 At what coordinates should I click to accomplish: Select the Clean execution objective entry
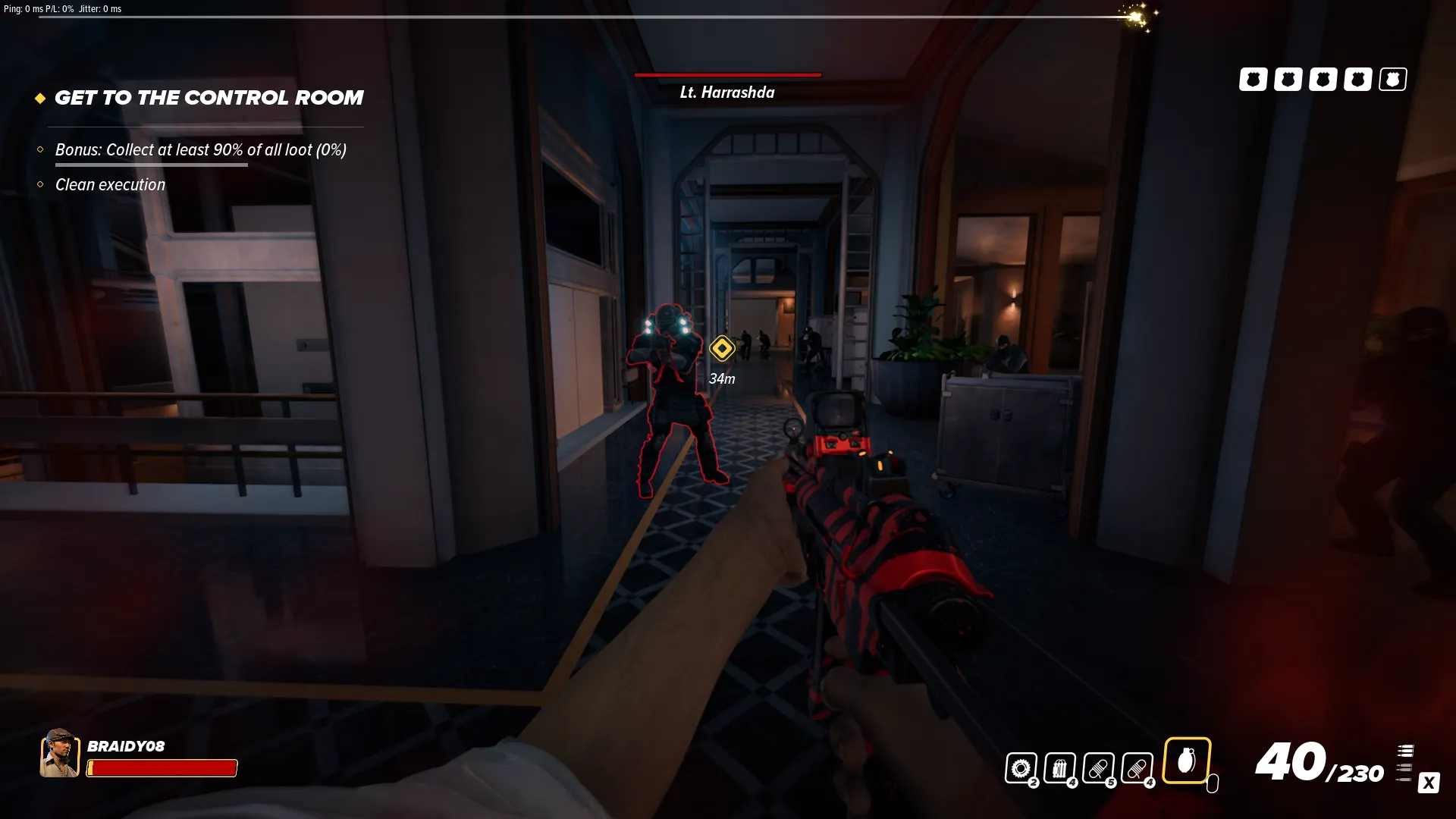point(110,185)
